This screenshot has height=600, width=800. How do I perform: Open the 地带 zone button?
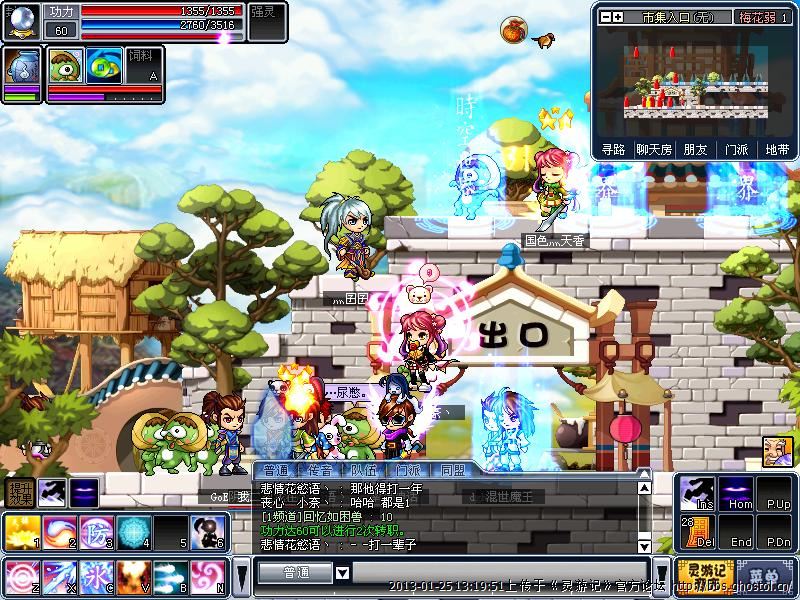coord(776,149)
